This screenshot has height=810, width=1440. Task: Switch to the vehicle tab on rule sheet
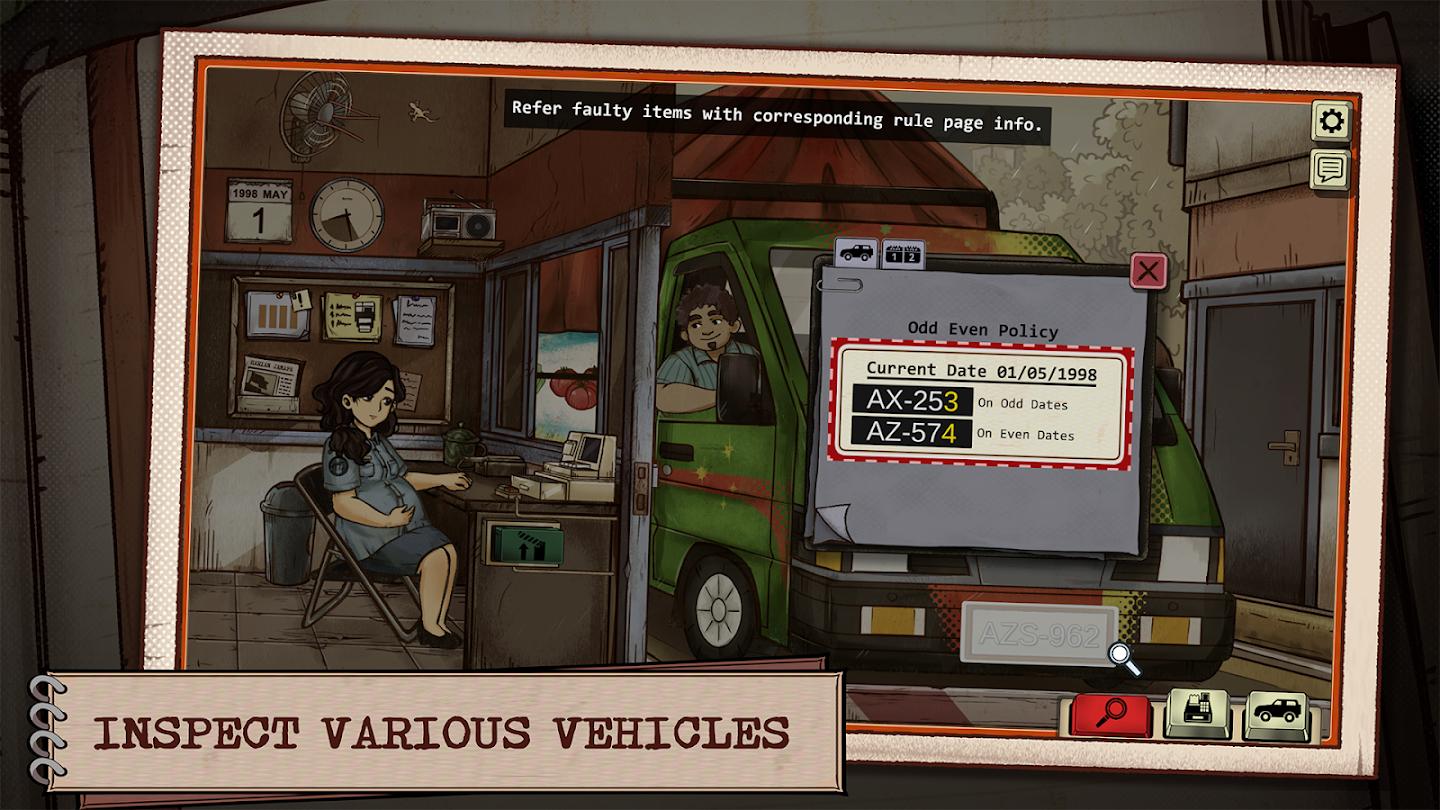click(x=856, y=253)
